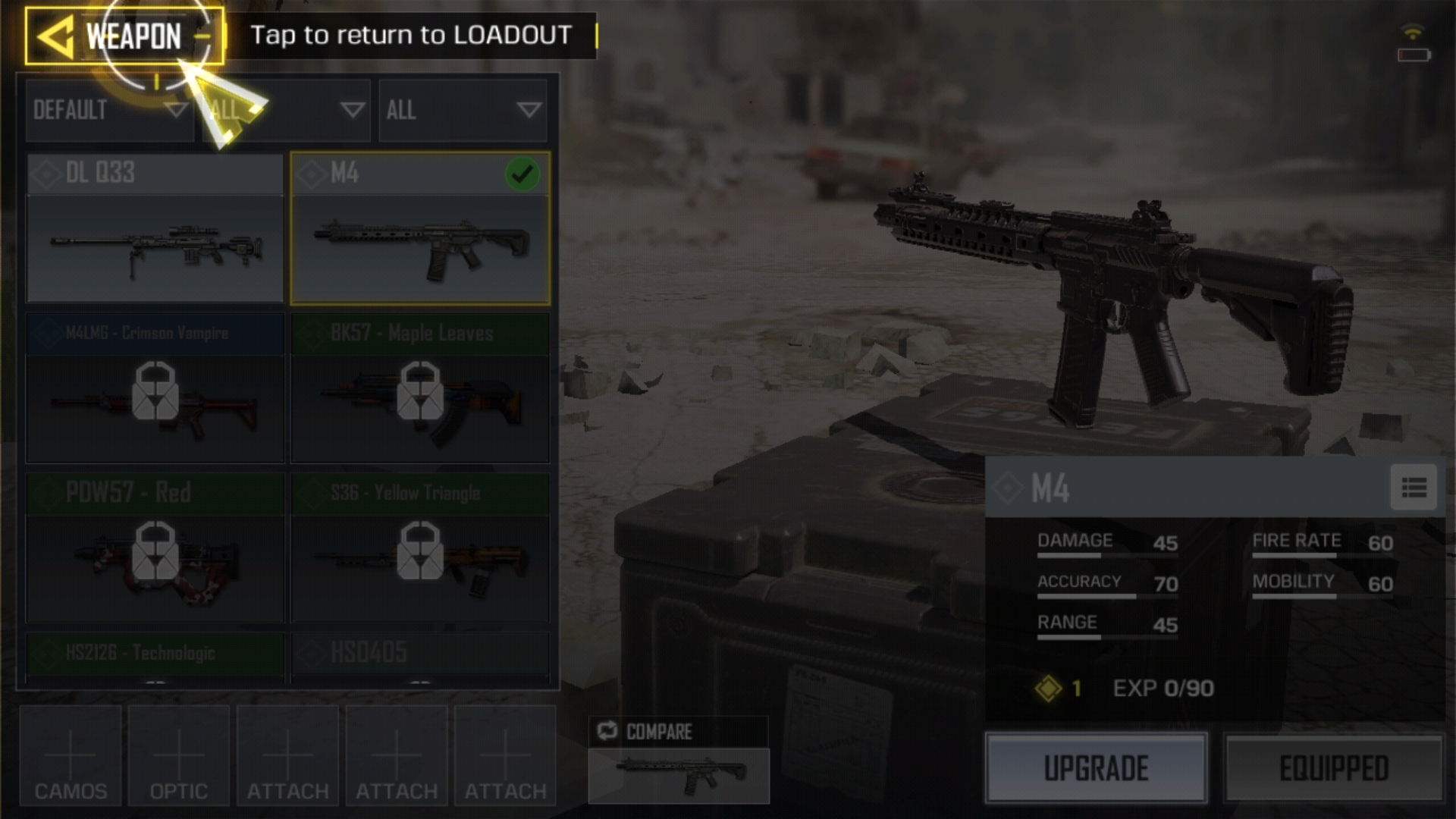
Task: Upgrade the M4 weapon
Action: (1096, 768)
